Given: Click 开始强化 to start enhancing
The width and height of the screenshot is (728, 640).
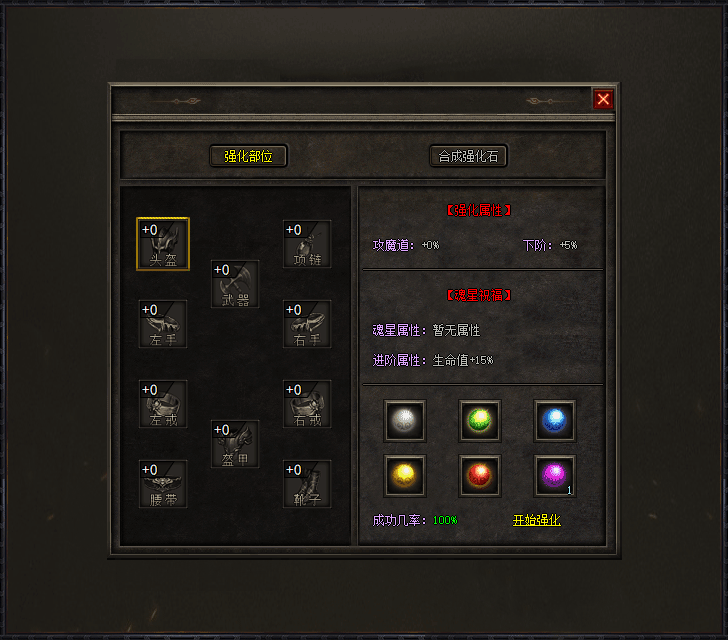Looking at the screenshot, I should coord(537,520).
